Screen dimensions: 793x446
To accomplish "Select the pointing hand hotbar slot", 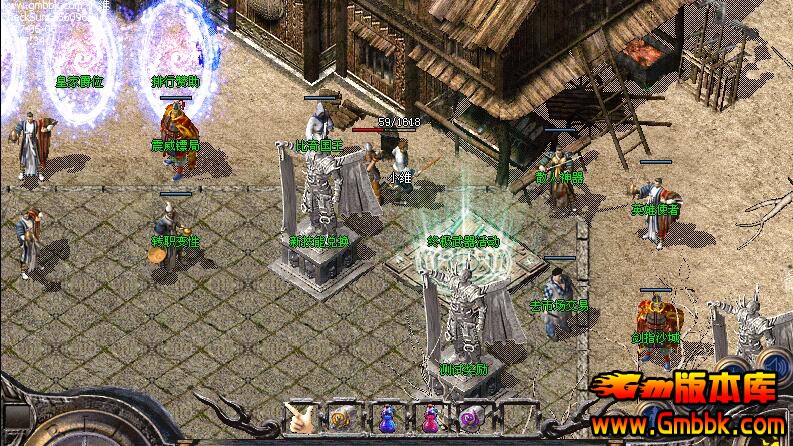I will (299, 419).
